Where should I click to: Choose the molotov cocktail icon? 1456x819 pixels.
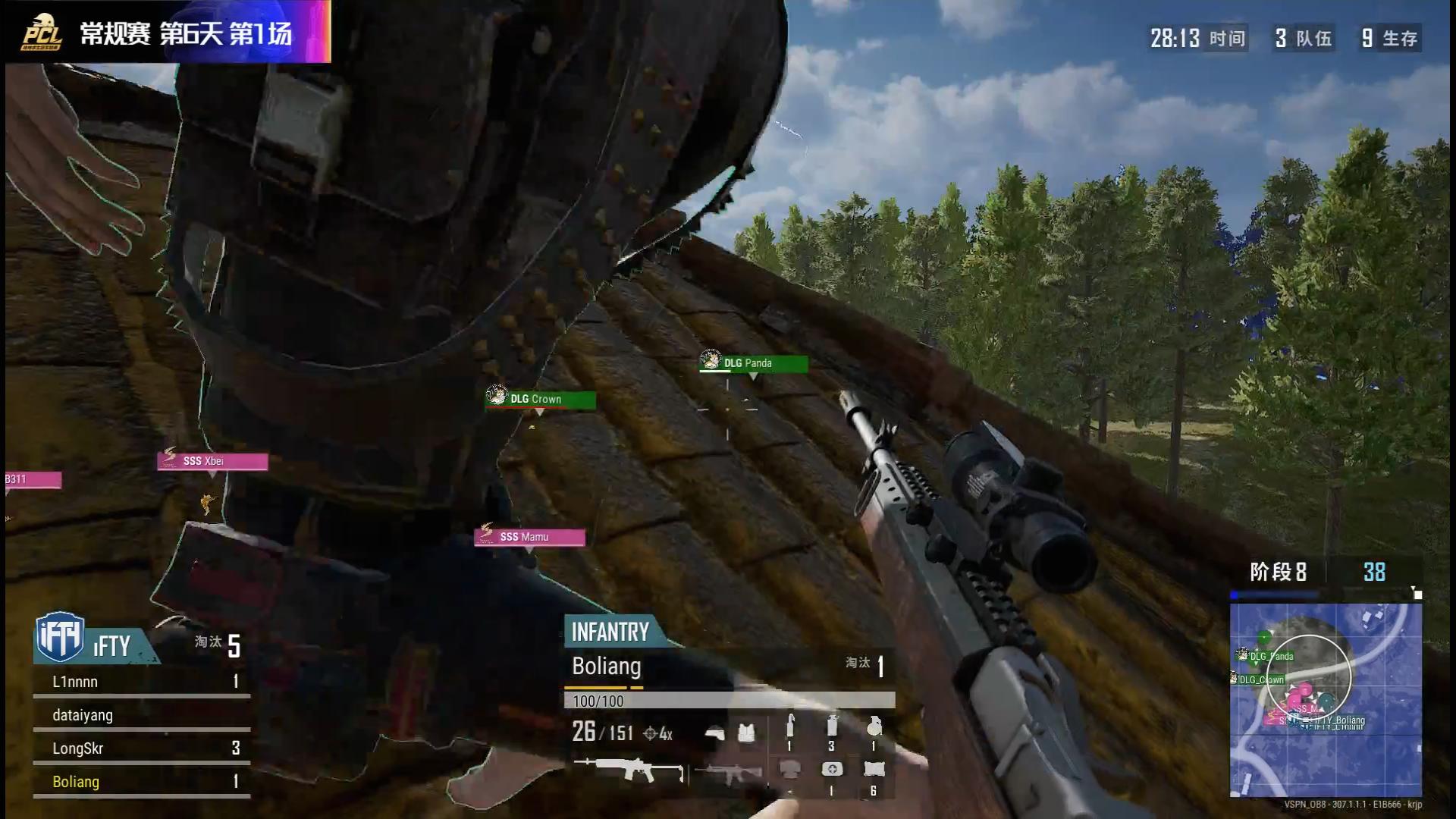click(789, 726)
